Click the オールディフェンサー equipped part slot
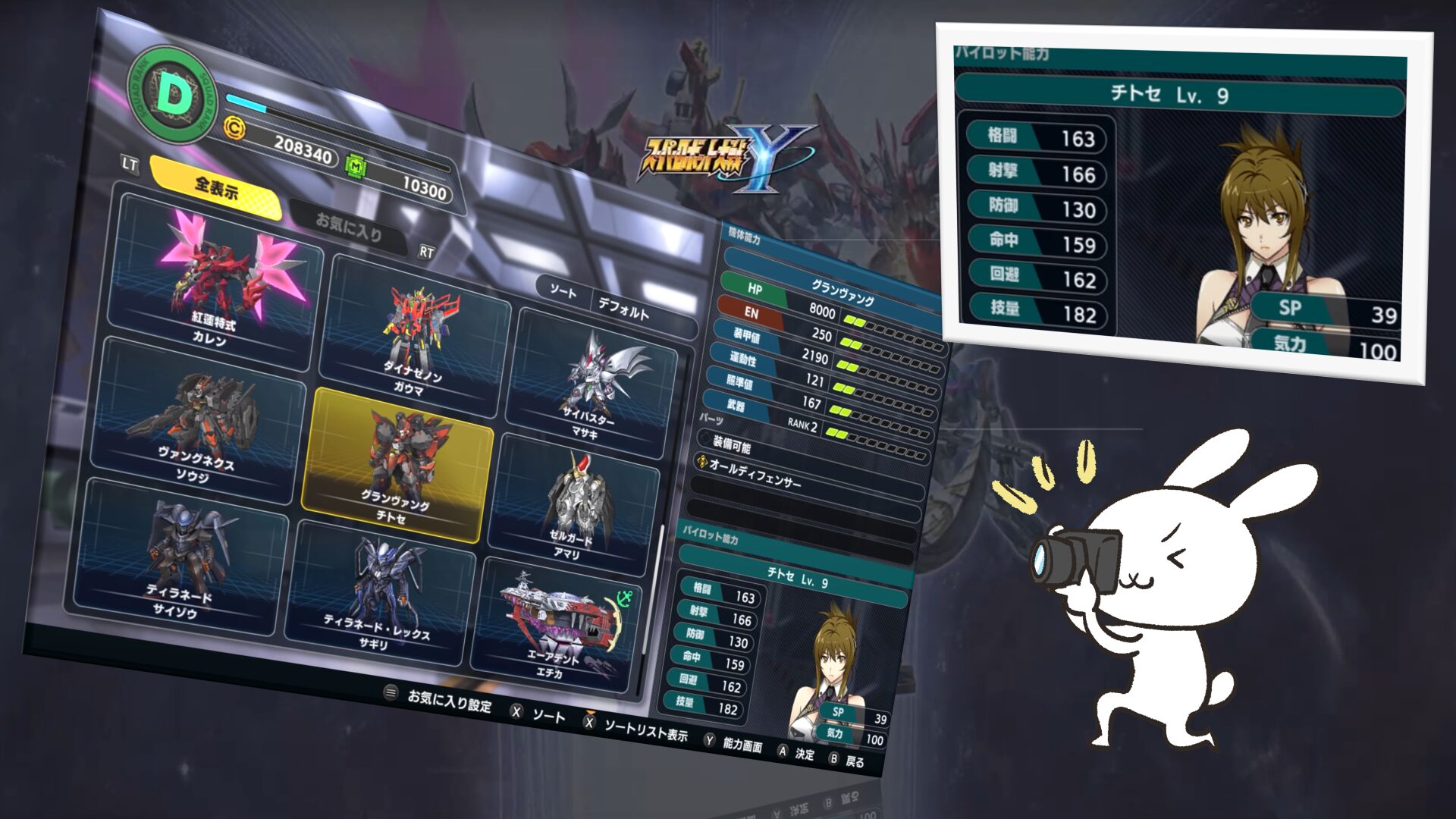Image resolution: width=1456 pixels, height=819 pixels. [808, 477]
